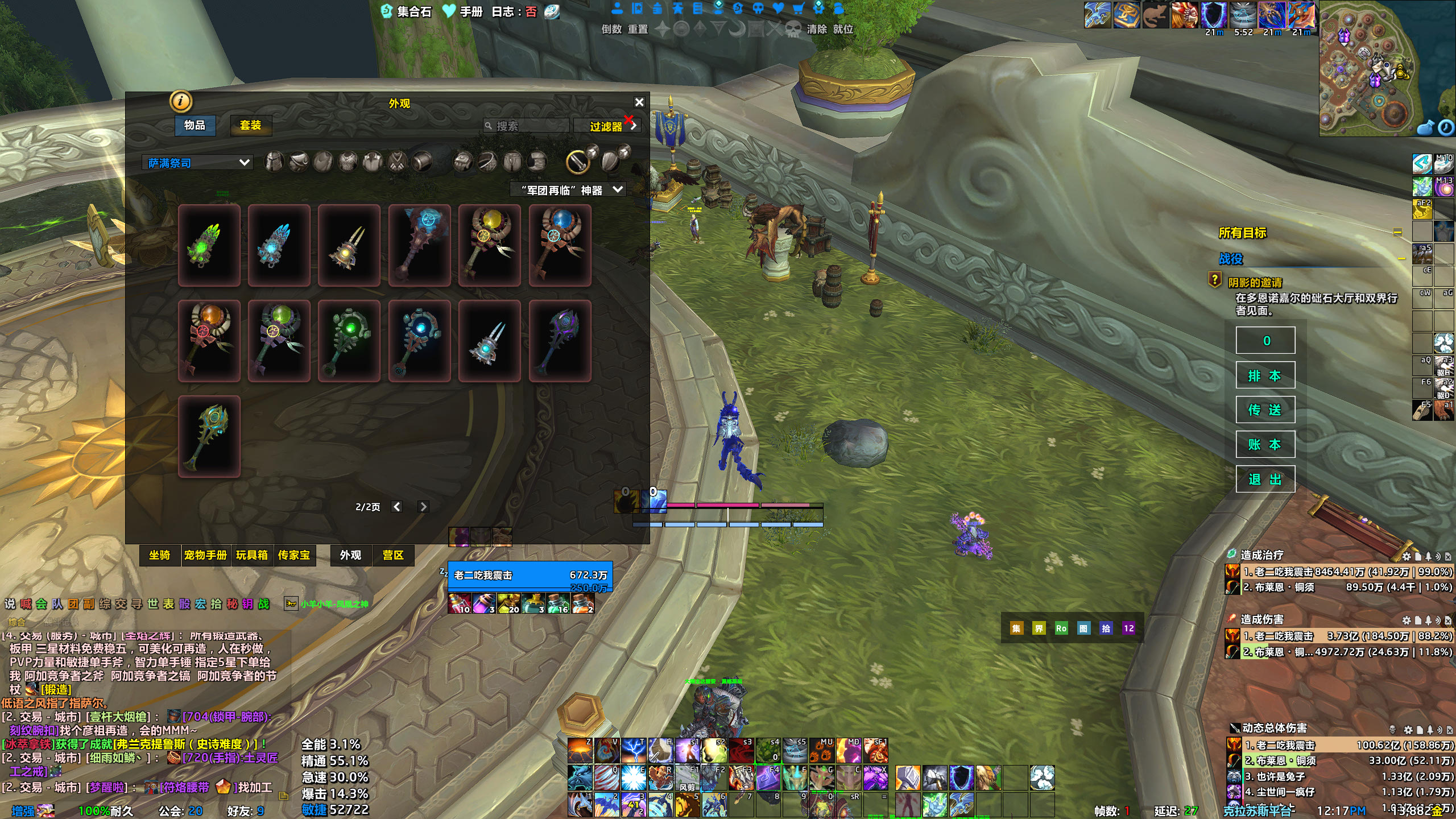The height and width of the screenshot is (819, 1456).
Task: Click the 排本 button
Action: [x=1265, y=375]
